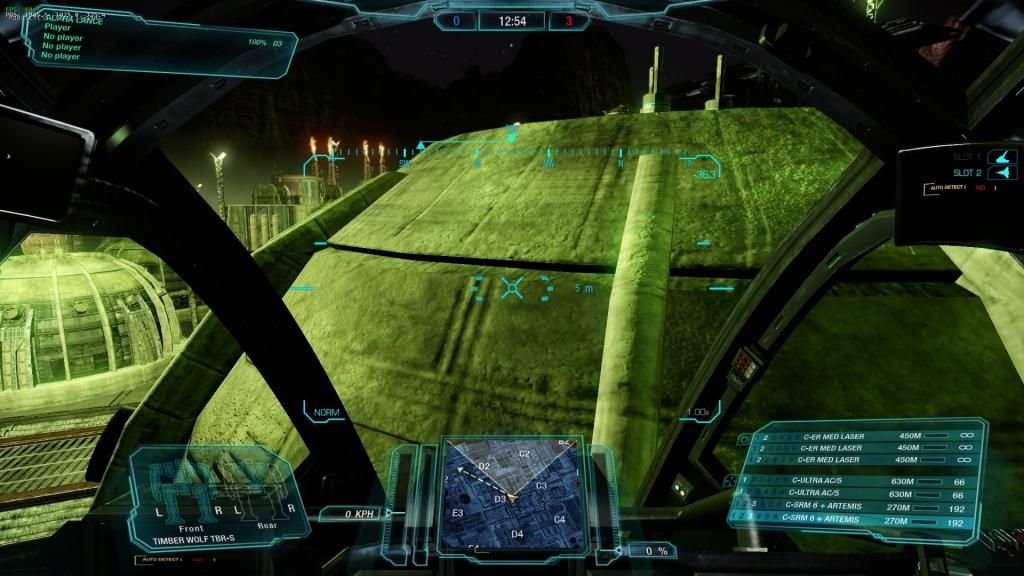
Task: Toggle the NORM vision mode indicator
Action: click(326, 412)
